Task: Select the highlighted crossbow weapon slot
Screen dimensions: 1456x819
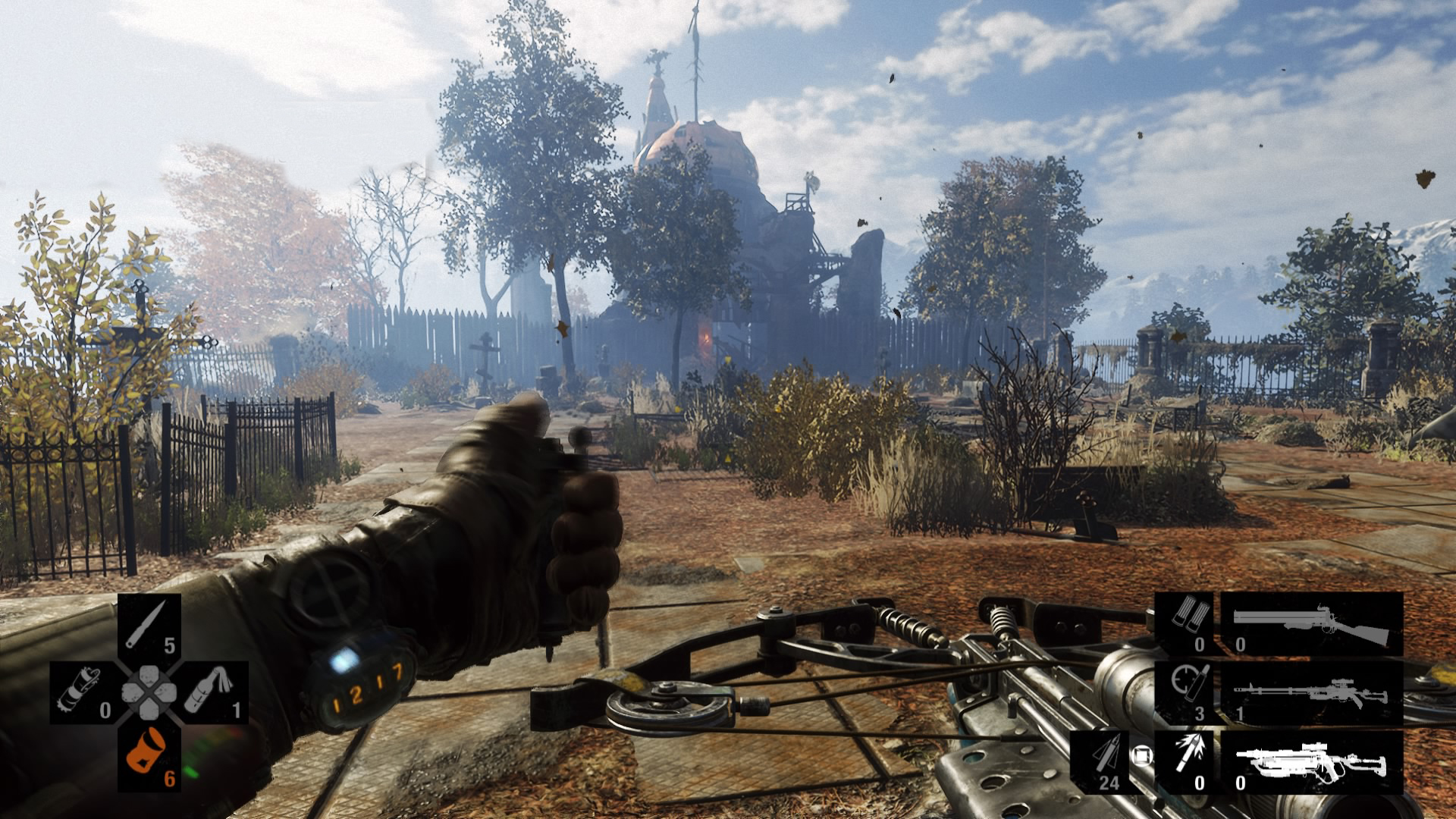Action: [1311, 762]
